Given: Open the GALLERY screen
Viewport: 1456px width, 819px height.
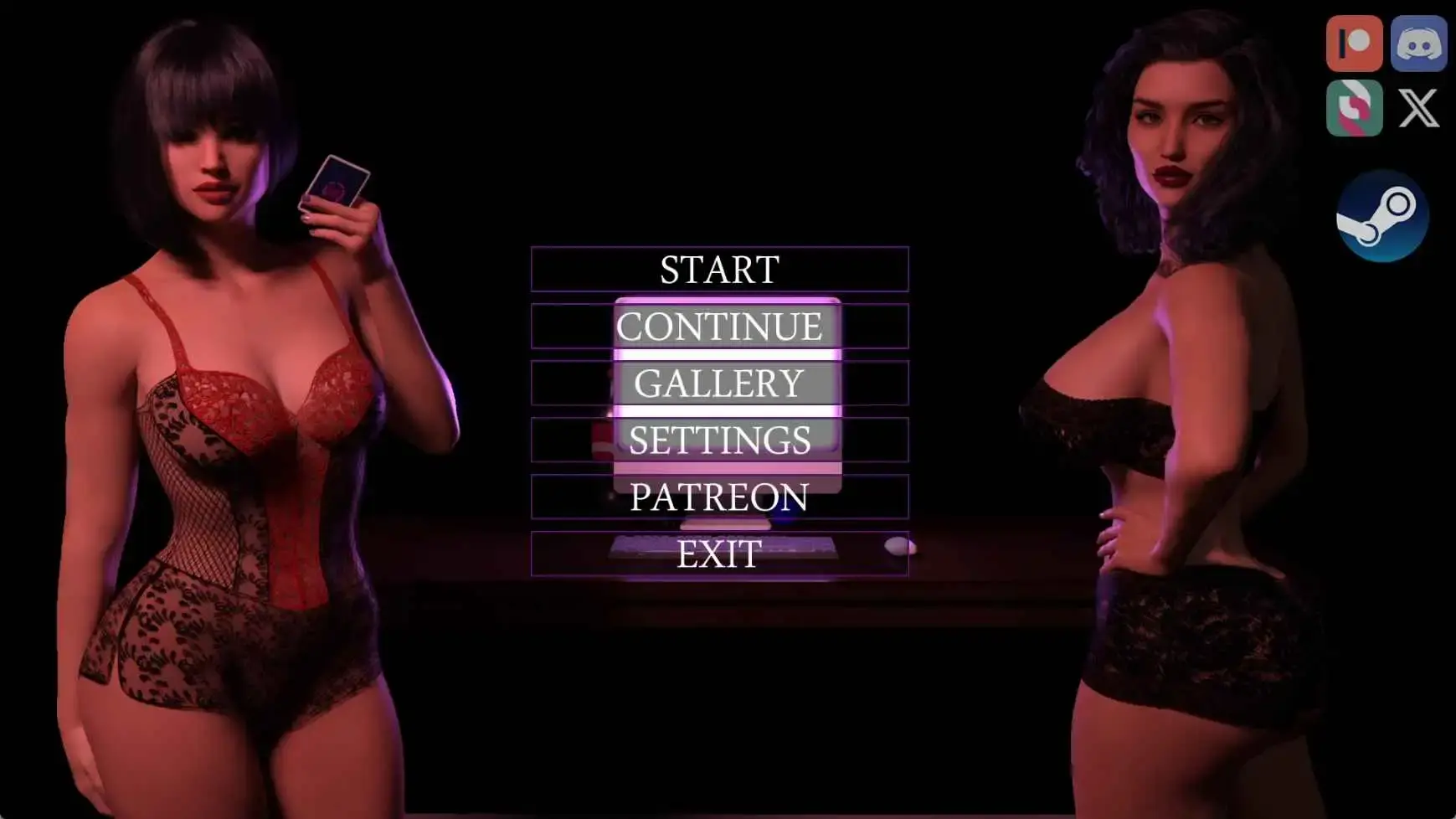Looking at the screenshot, I should [x=718, y=384].
